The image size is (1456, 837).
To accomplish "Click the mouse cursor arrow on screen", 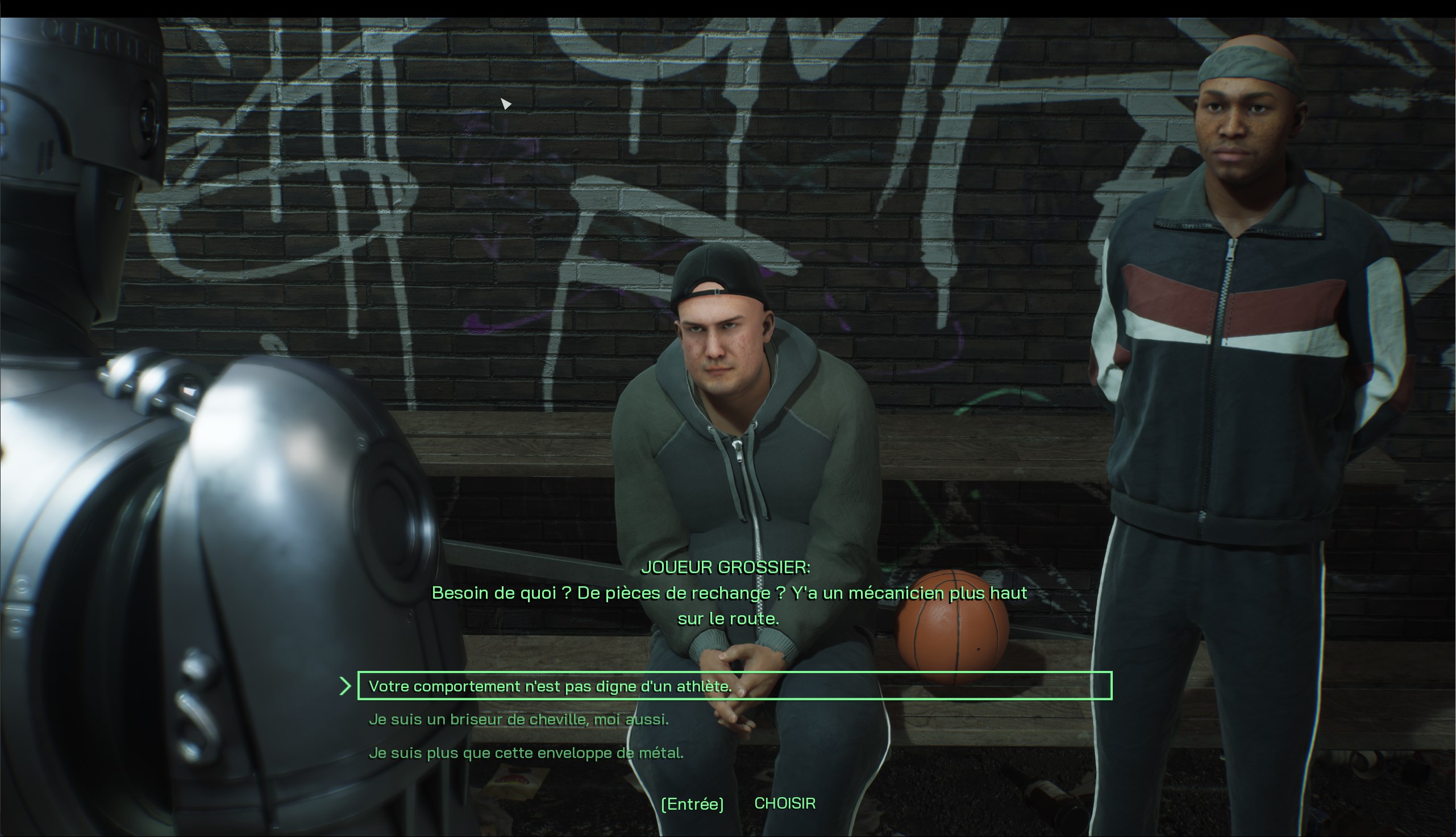I will pos(506,103).
